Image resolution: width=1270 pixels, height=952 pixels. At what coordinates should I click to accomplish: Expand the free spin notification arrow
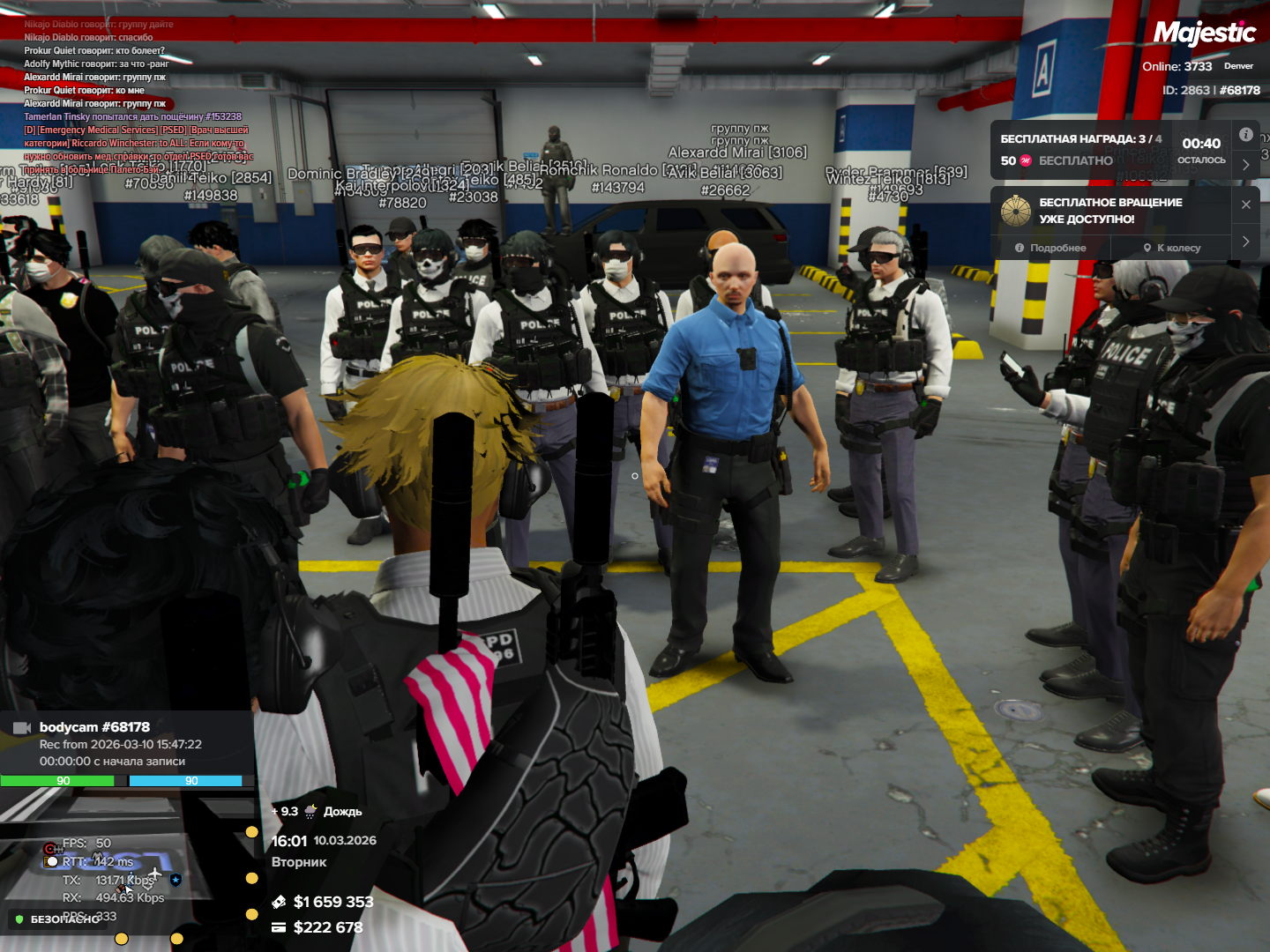click(x=1245, y=241)
